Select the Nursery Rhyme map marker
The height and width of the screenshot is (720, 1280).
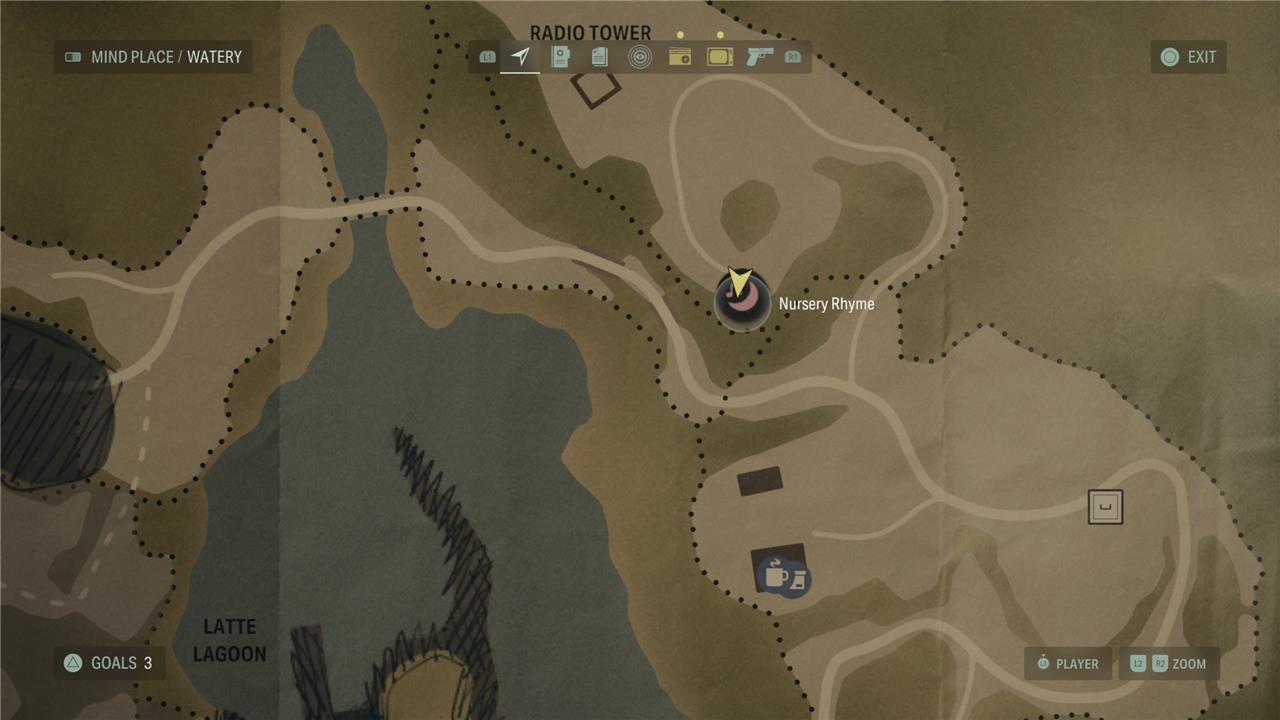[x=742, y=303]
